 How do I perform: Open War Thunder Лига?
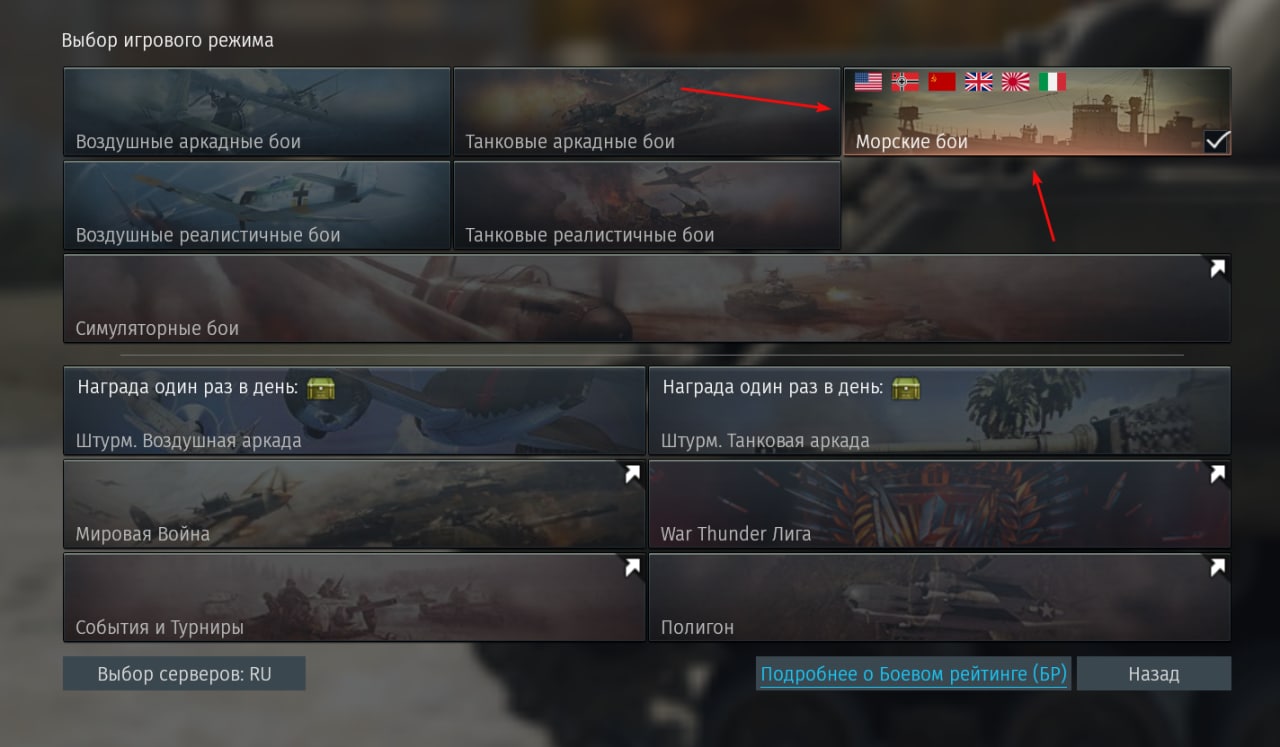939,504
